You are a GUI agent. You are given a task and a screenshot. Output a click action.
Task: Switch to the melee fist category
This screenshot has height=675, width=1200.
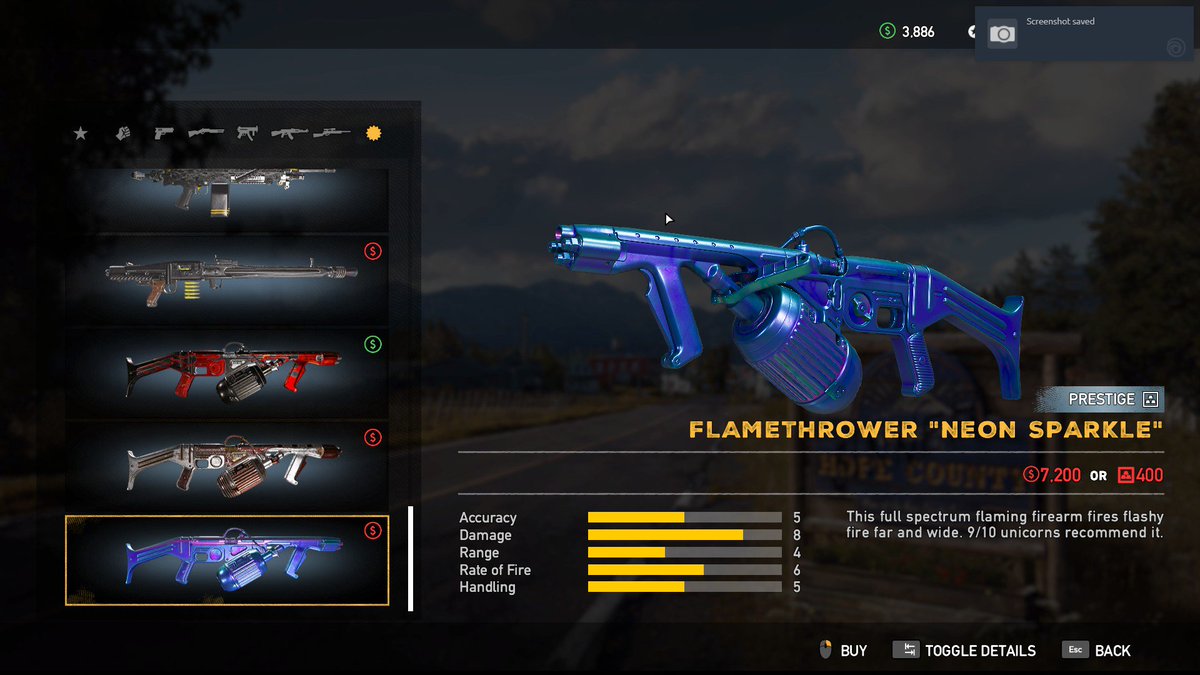(x=123, y=133)
